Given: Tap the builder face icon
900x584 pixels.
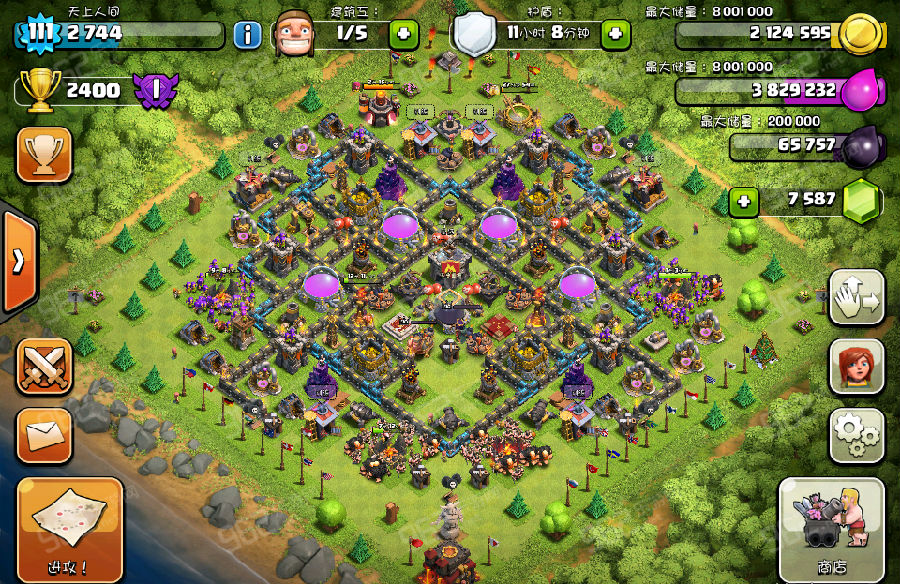Looking at the screenshot, I should pyautogui.click(x=296, y=33).
